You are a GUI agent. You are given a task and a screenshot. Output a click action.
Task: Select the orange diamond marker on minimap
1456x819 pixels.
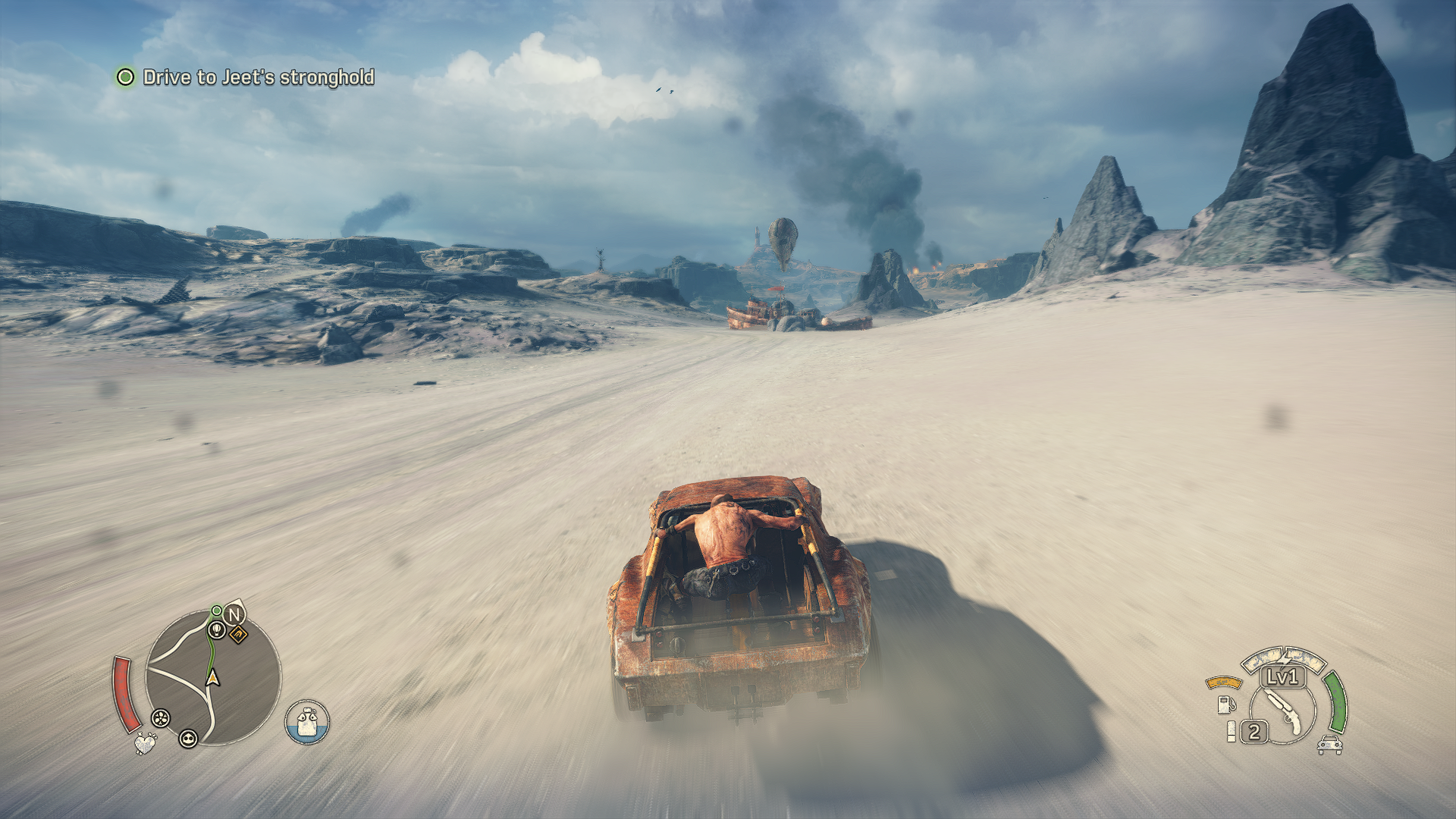238,634
